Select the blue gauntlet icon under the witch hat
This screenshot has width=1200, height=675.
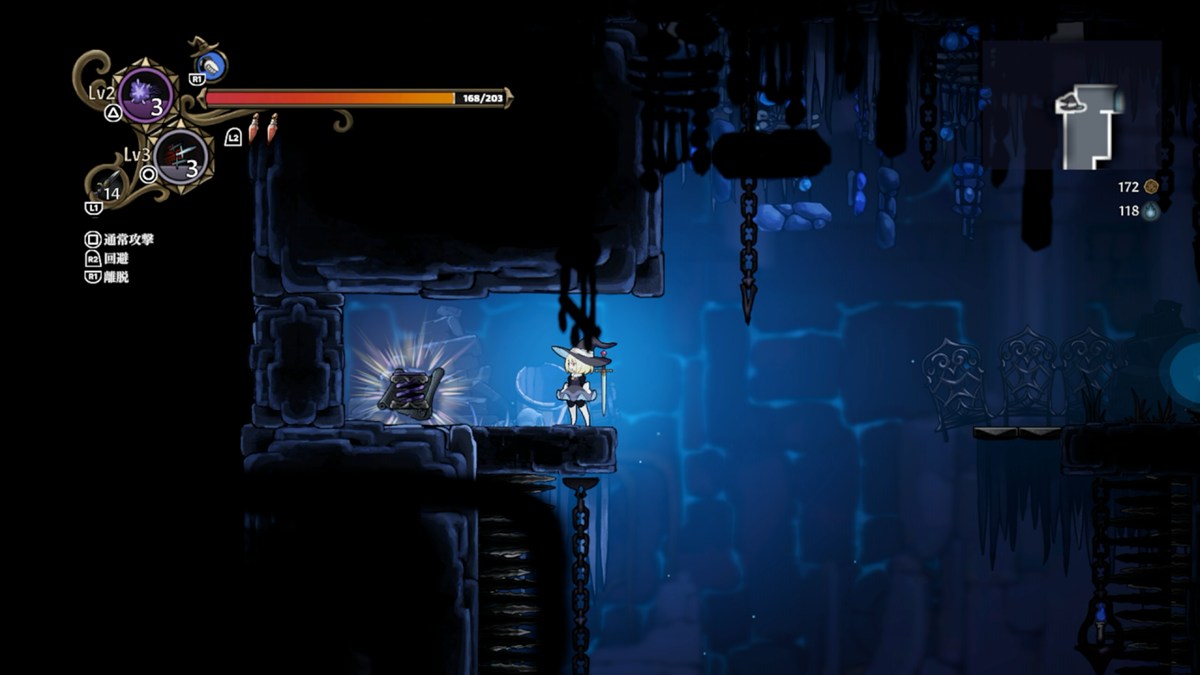212,66
